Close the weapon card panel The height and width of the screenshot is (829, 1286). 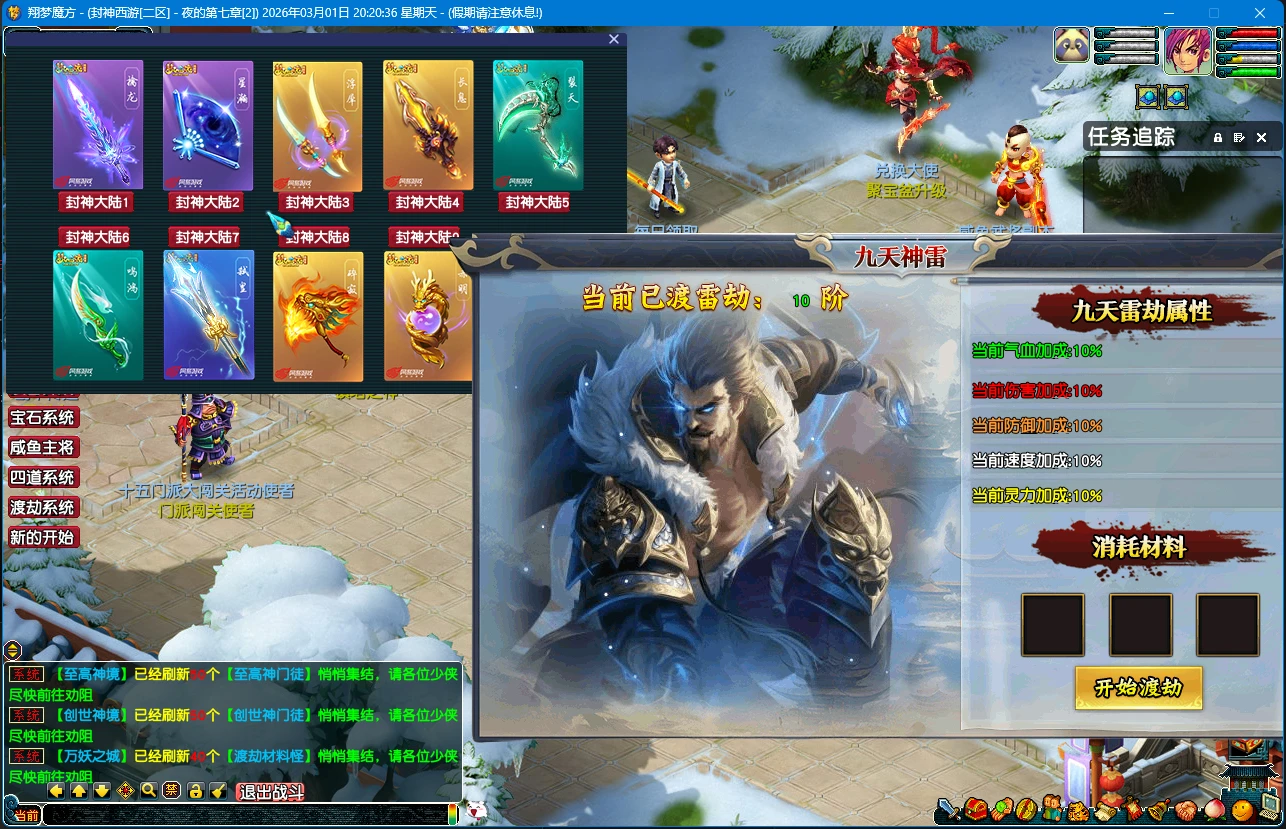point(614,39)
